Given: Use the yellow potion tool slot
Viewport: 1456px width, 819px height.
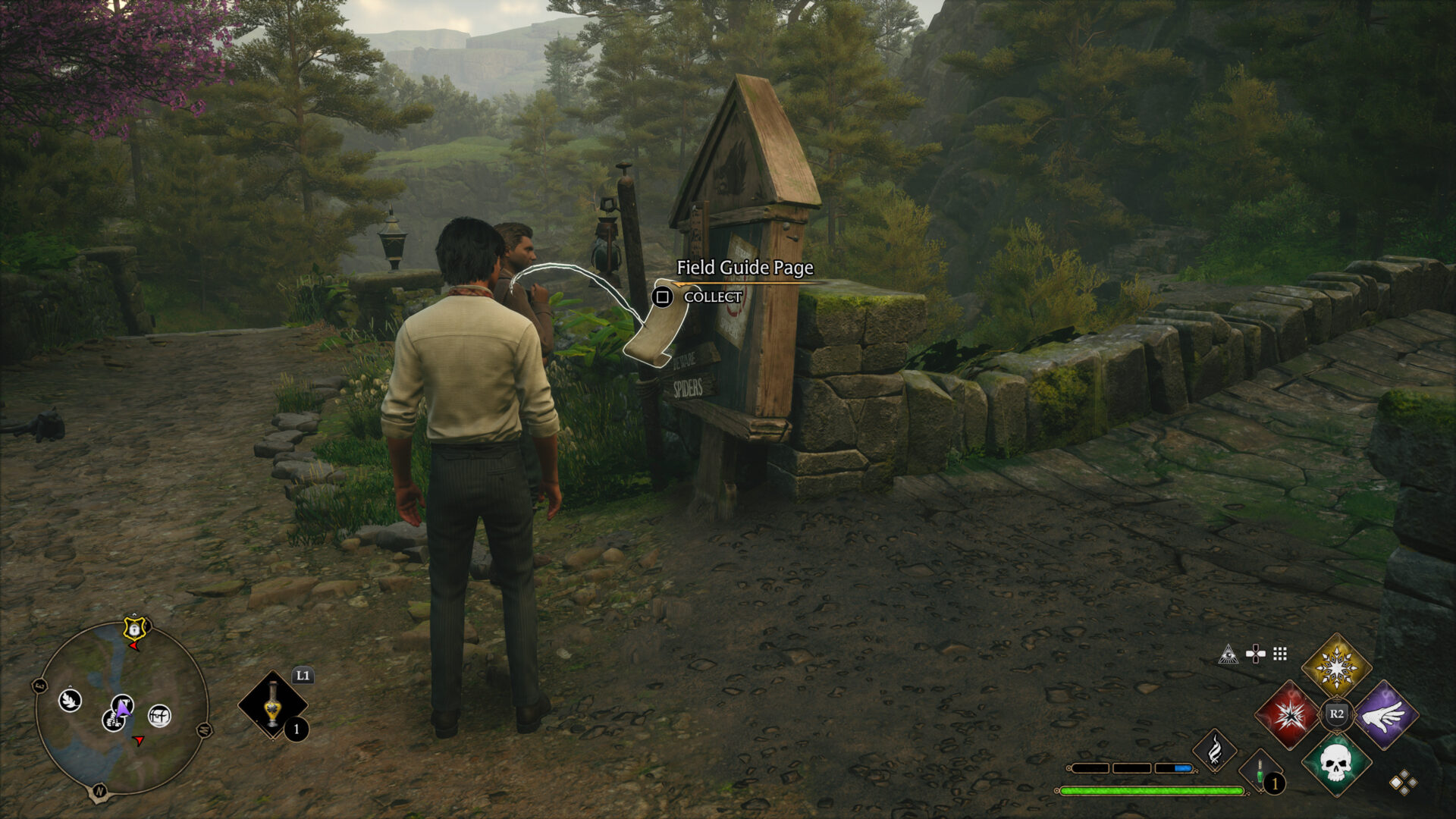Looking at the screenshot, I should click(x=273, y=705).
